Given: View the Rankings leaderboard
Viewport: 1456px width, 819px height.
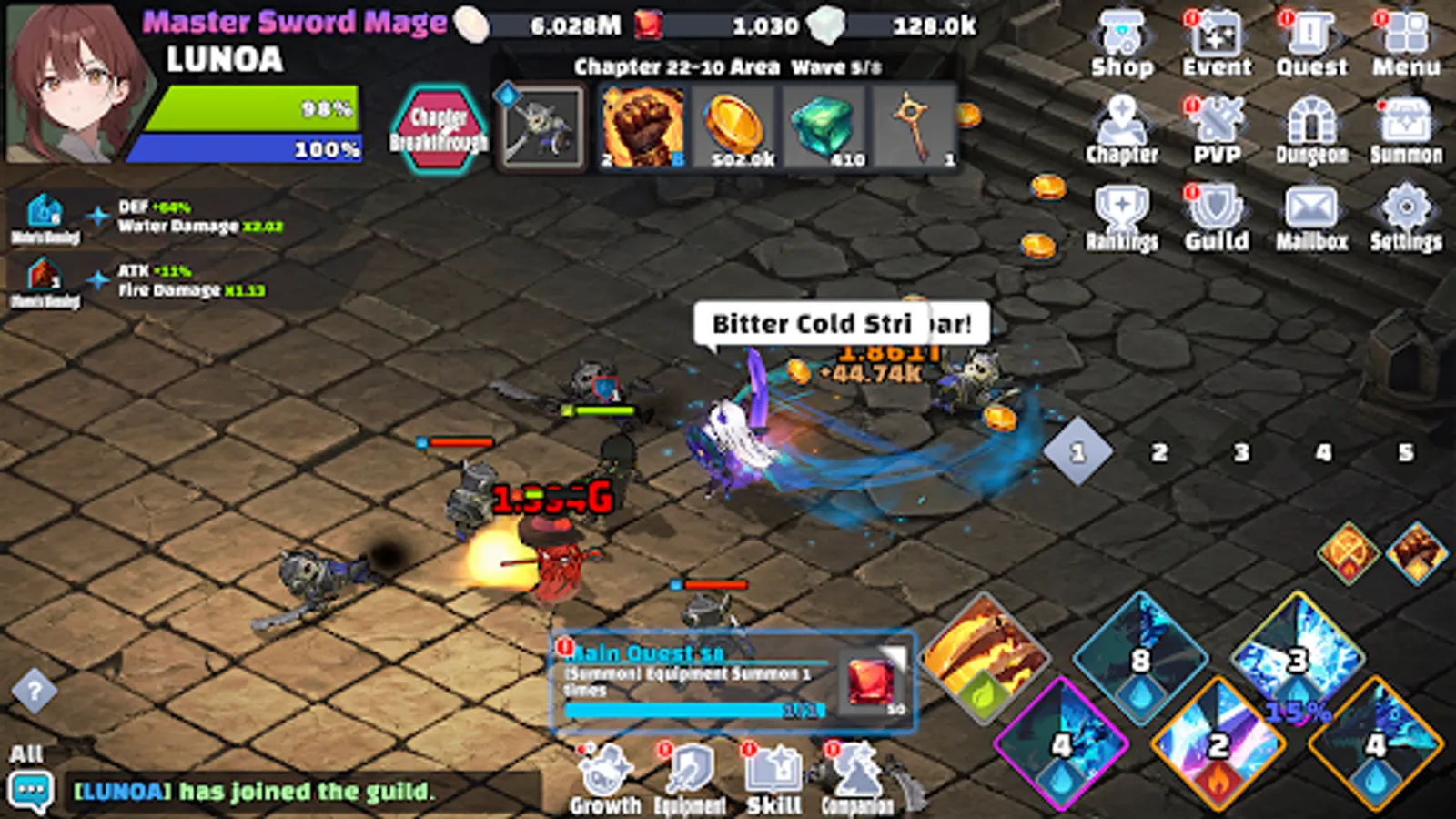Looking at the screenshot, I should (1122, 209).
